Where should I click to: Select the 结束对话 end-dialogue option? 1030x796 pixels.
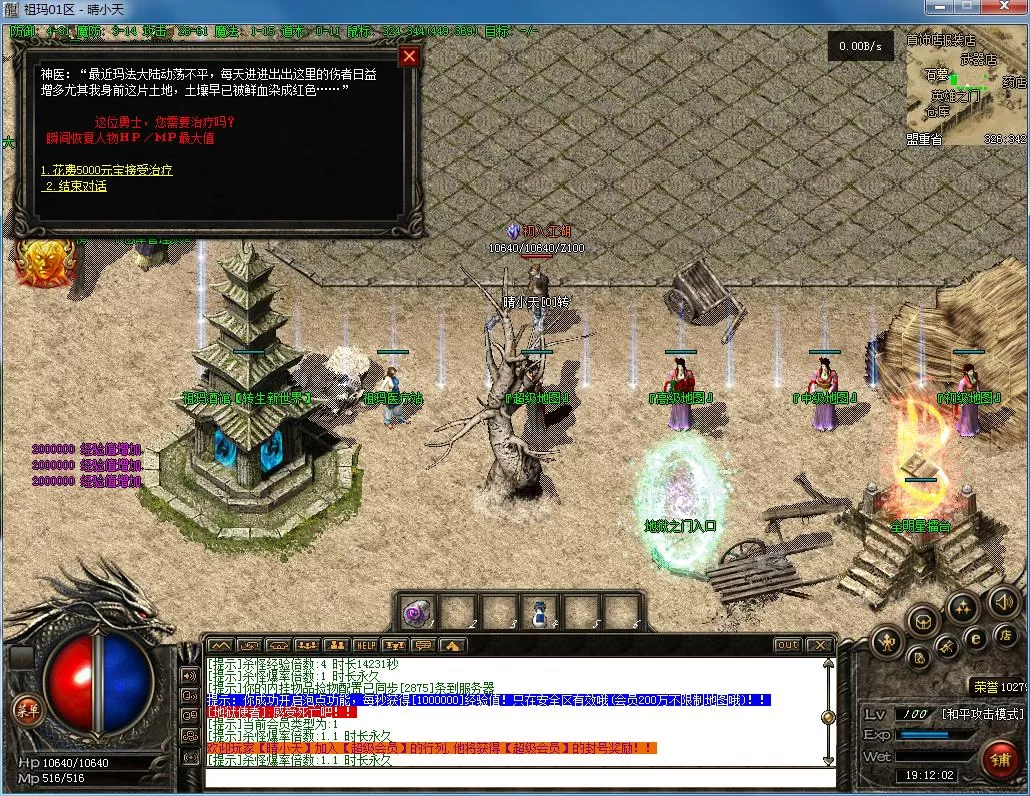point(75,187)
